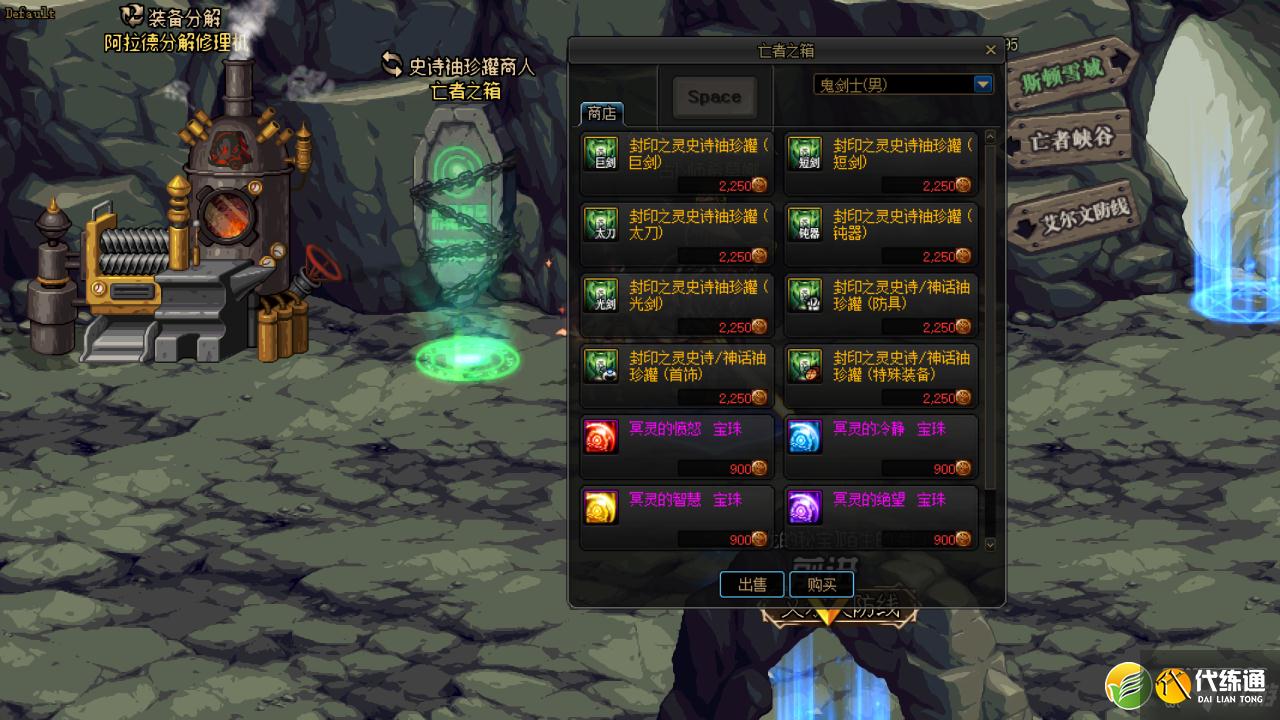Pick the 光剑 epic jar item
The width and height of the screenshot is (1280, 720).
coord(676,306)
